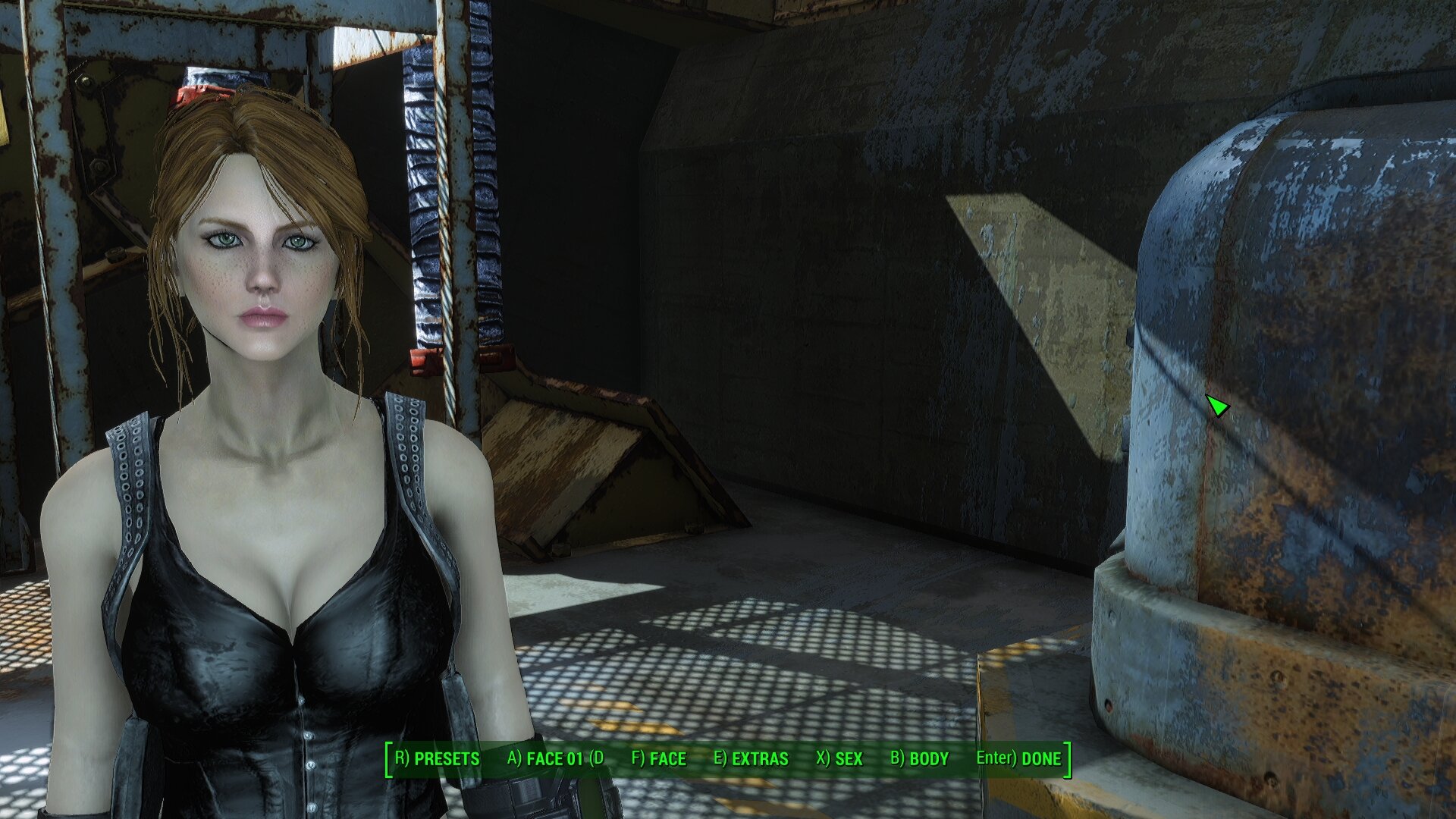Open the Extras menu

pyautogui.click(x=751, y=759)
